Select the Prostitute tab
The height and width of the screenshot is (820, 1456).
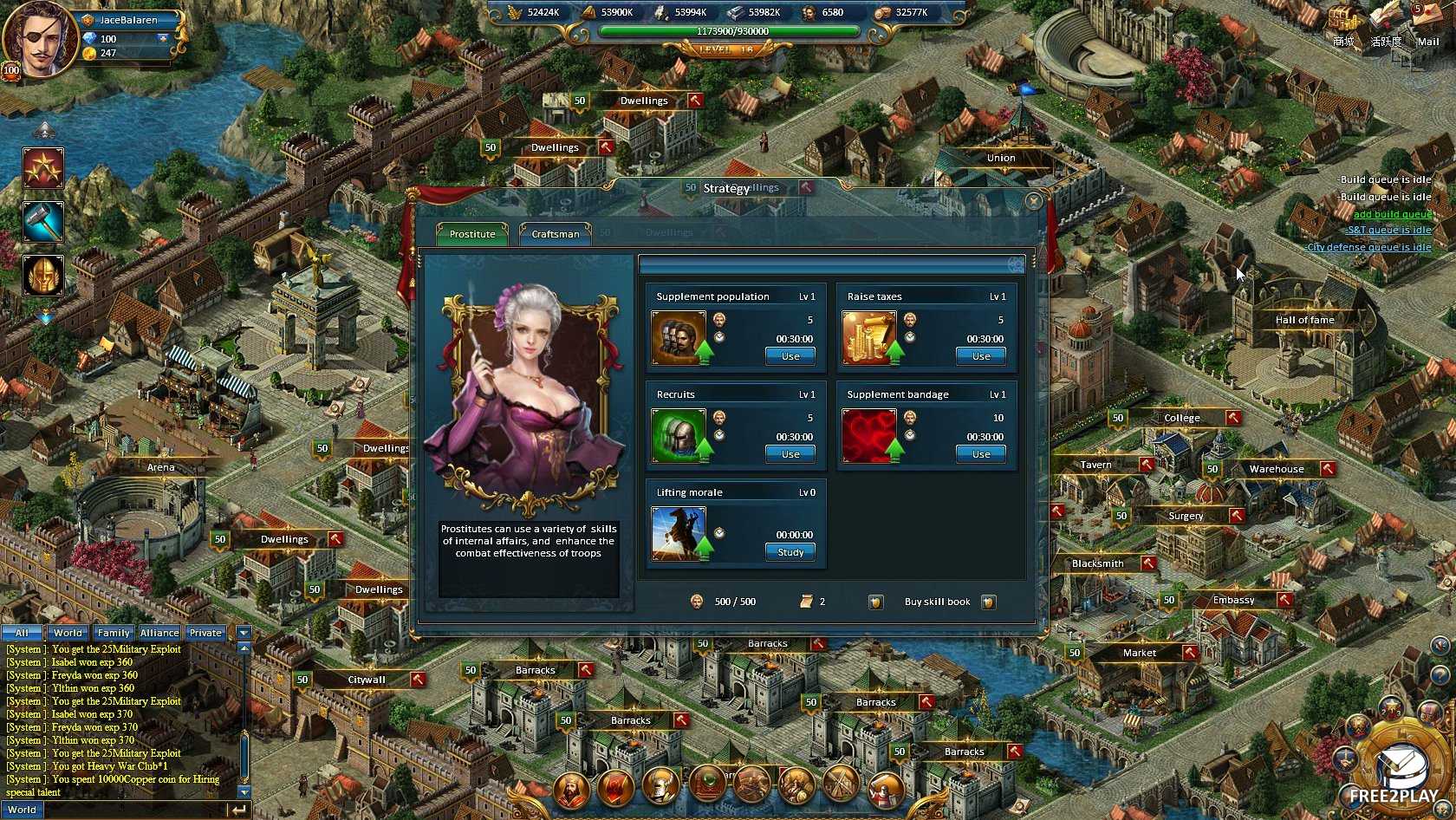click(x=472, y=234)
